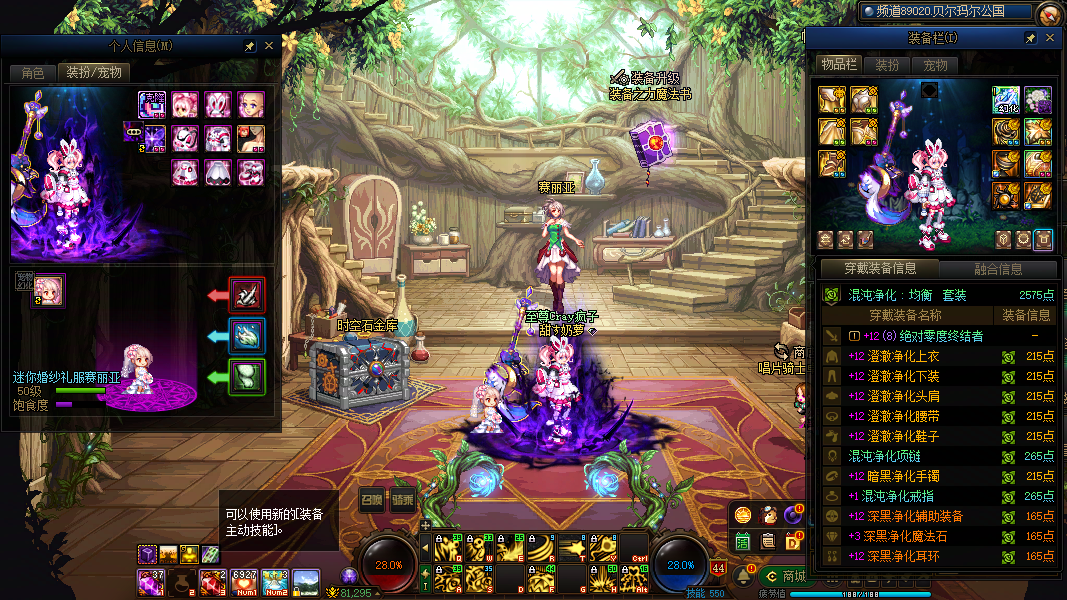
Task: Open the 物品栏 tab
Action: [839, 65]
